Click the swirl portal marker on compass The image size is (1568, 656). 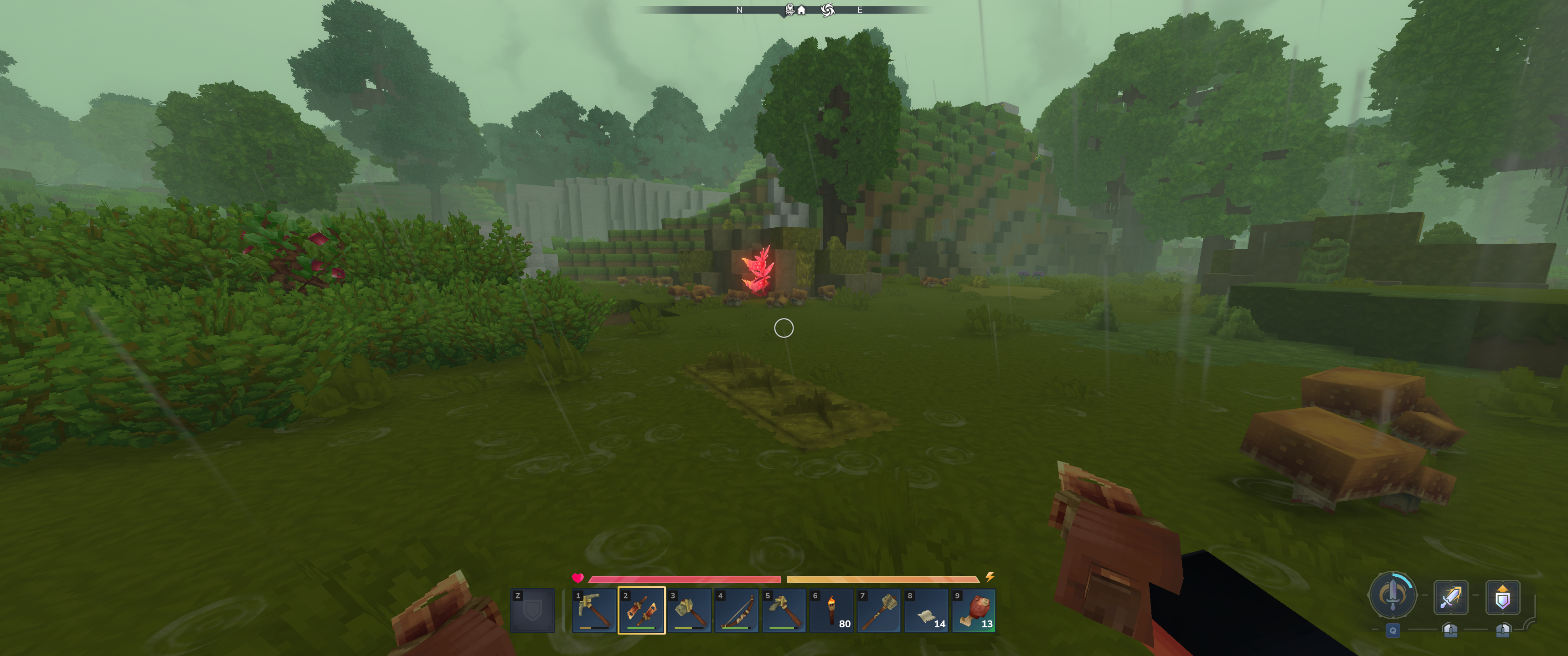click(x=827, y=10)
